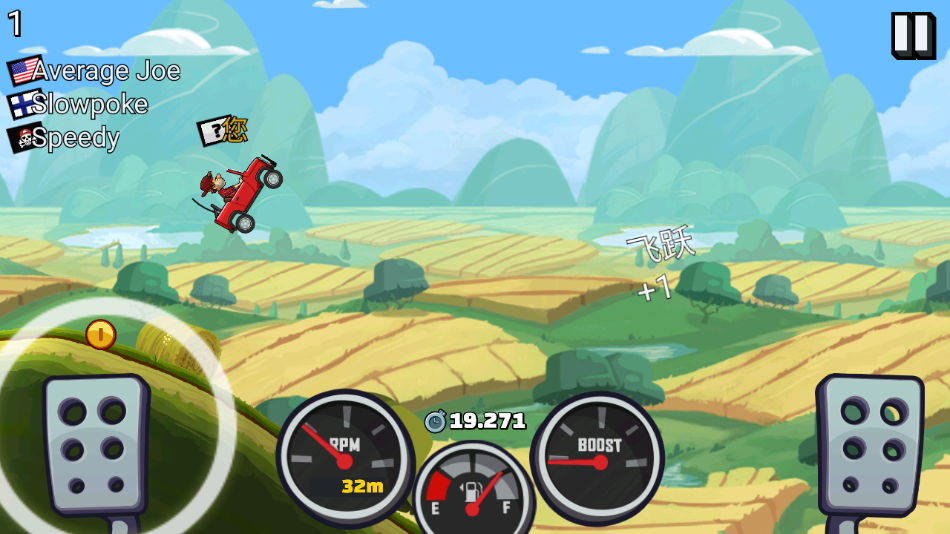The width and height of the screenshot is (950, 534).
Task: Pause the race
Action: [x=911, y=35]
